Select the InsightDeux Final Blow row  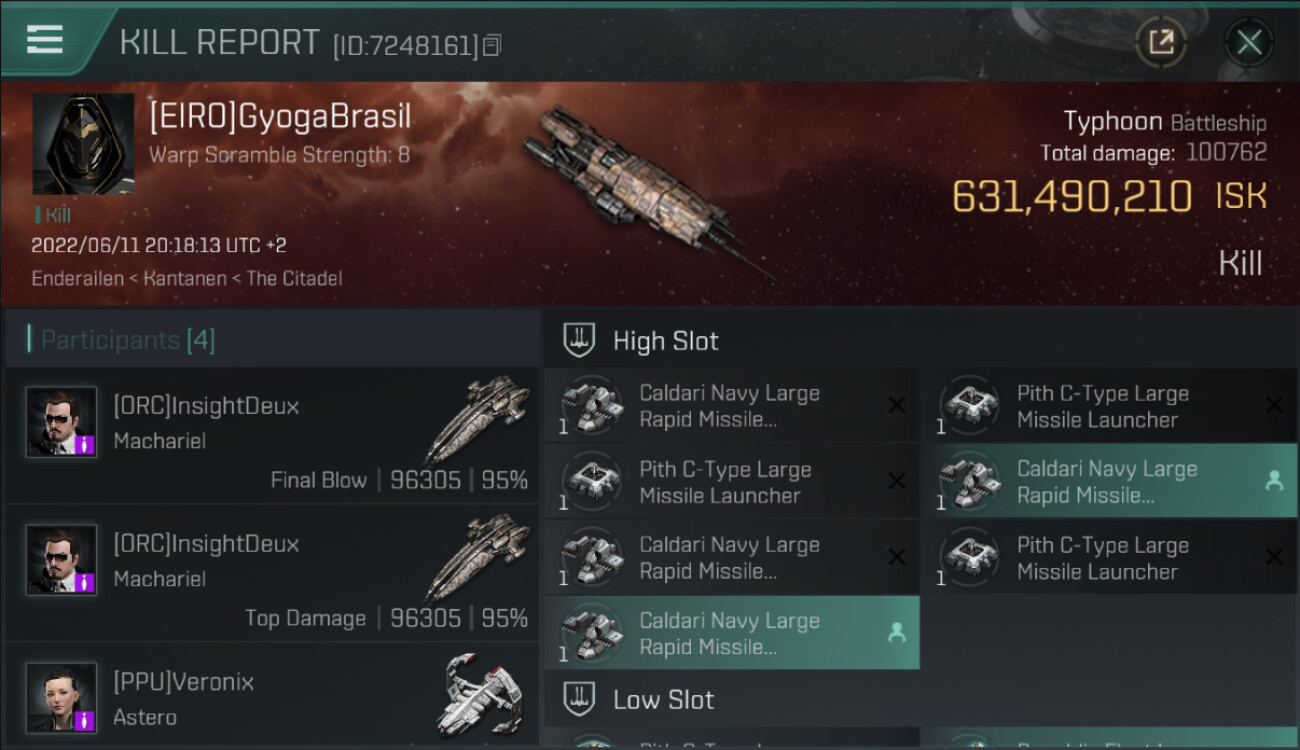[x=272, y=435]
